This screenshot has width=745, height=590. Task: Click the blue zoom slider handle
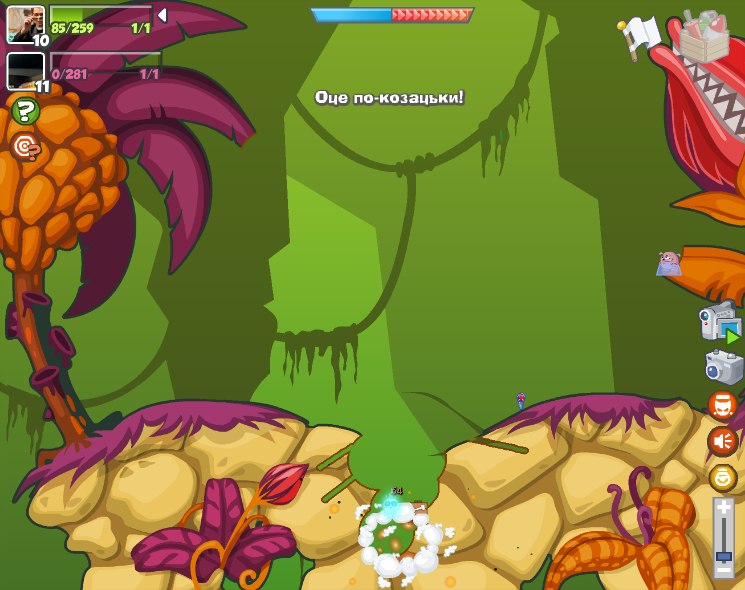pos(723,556)
